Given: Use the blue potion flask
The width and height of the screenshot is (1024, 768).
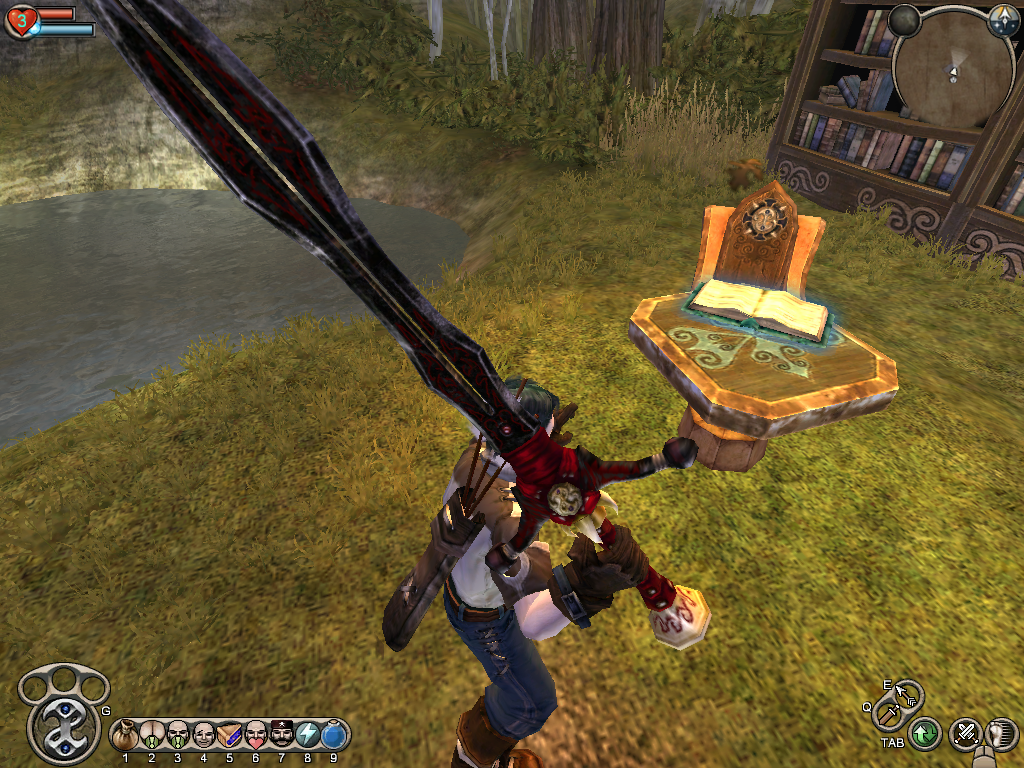Looking at the screenshot, I should [334, 736].
